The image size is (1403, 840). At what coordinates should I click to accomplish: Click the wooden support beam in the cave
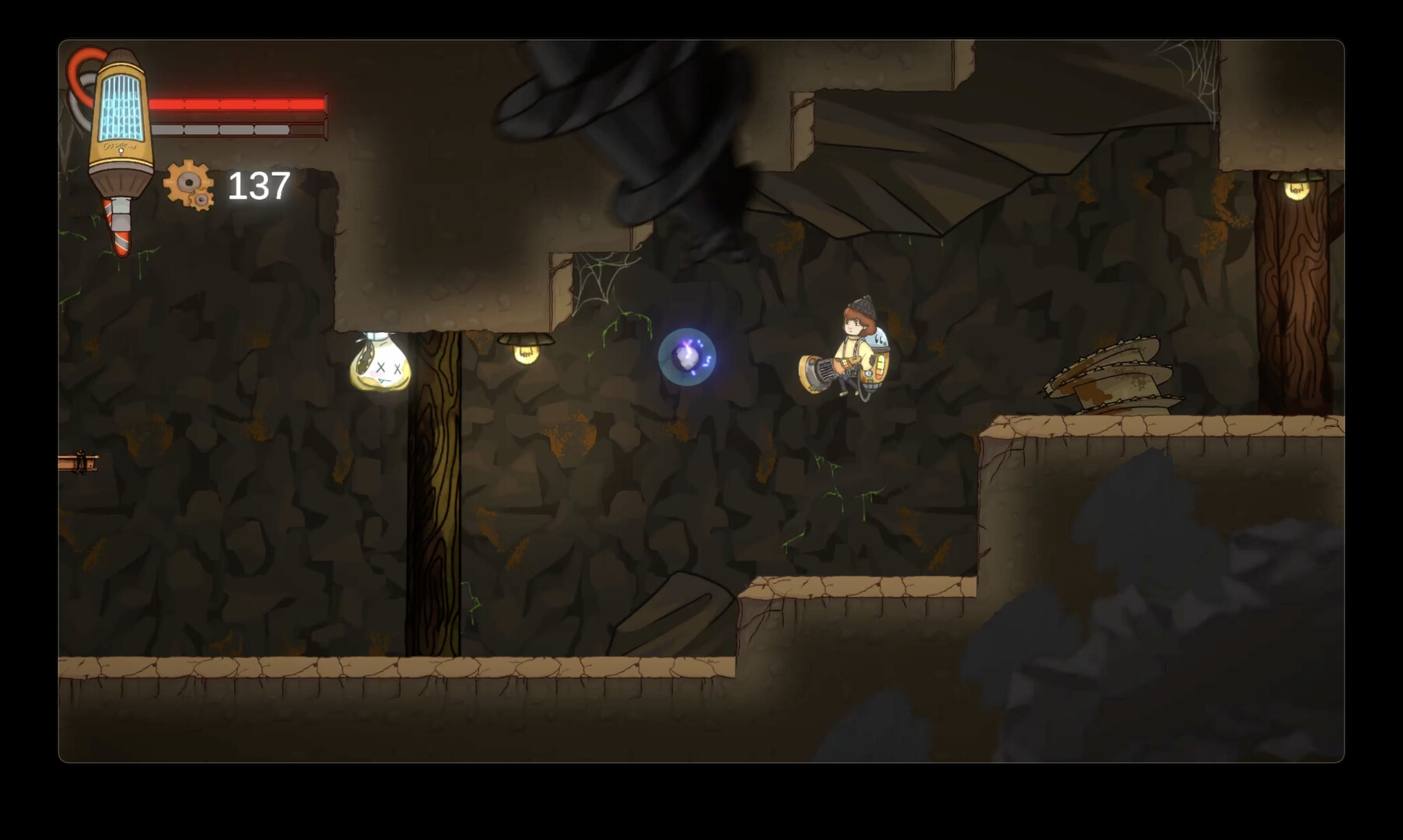click(x=436, y=506)
